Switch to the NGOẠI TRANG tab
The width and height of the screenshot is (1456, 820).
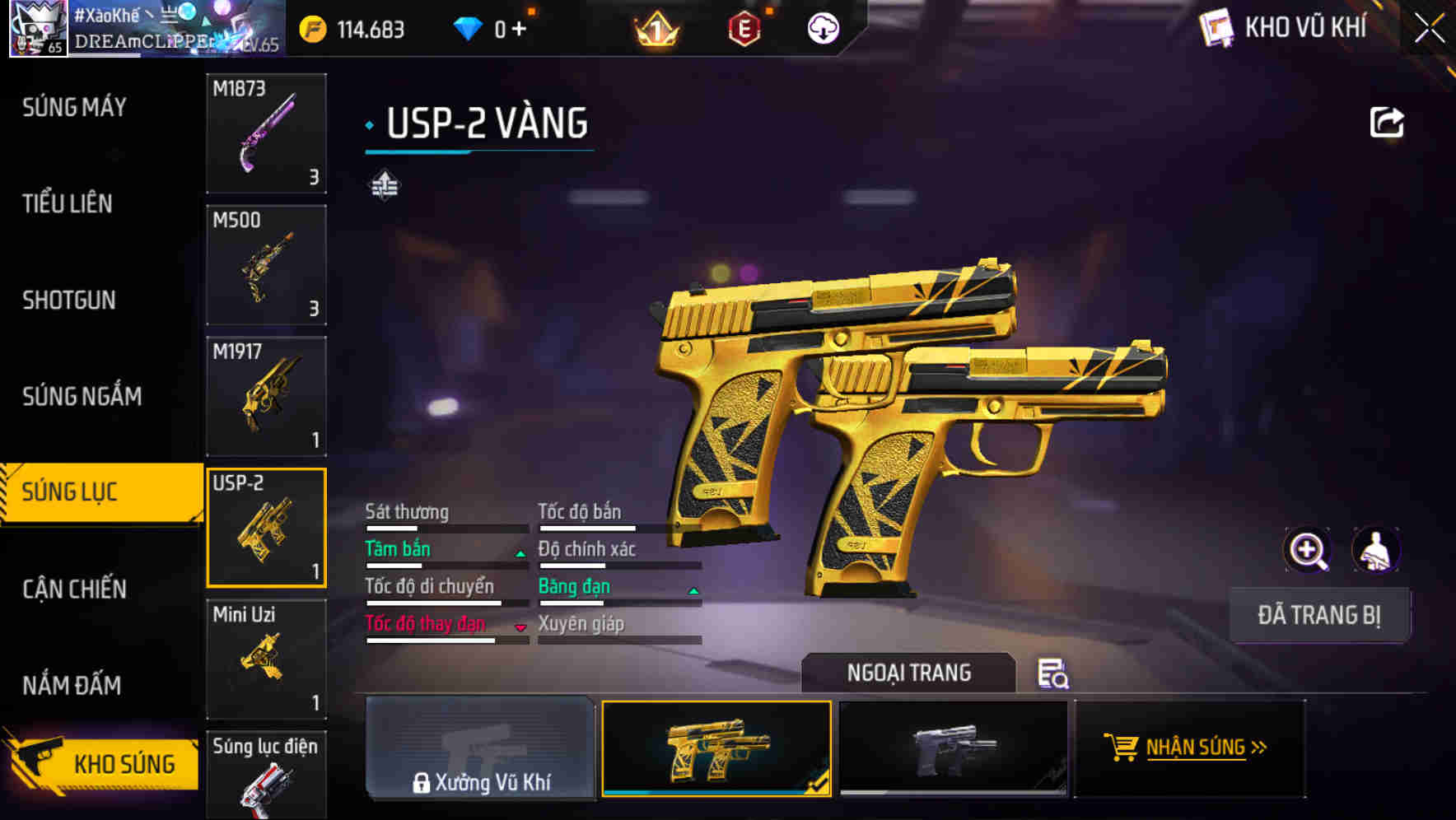908,673
